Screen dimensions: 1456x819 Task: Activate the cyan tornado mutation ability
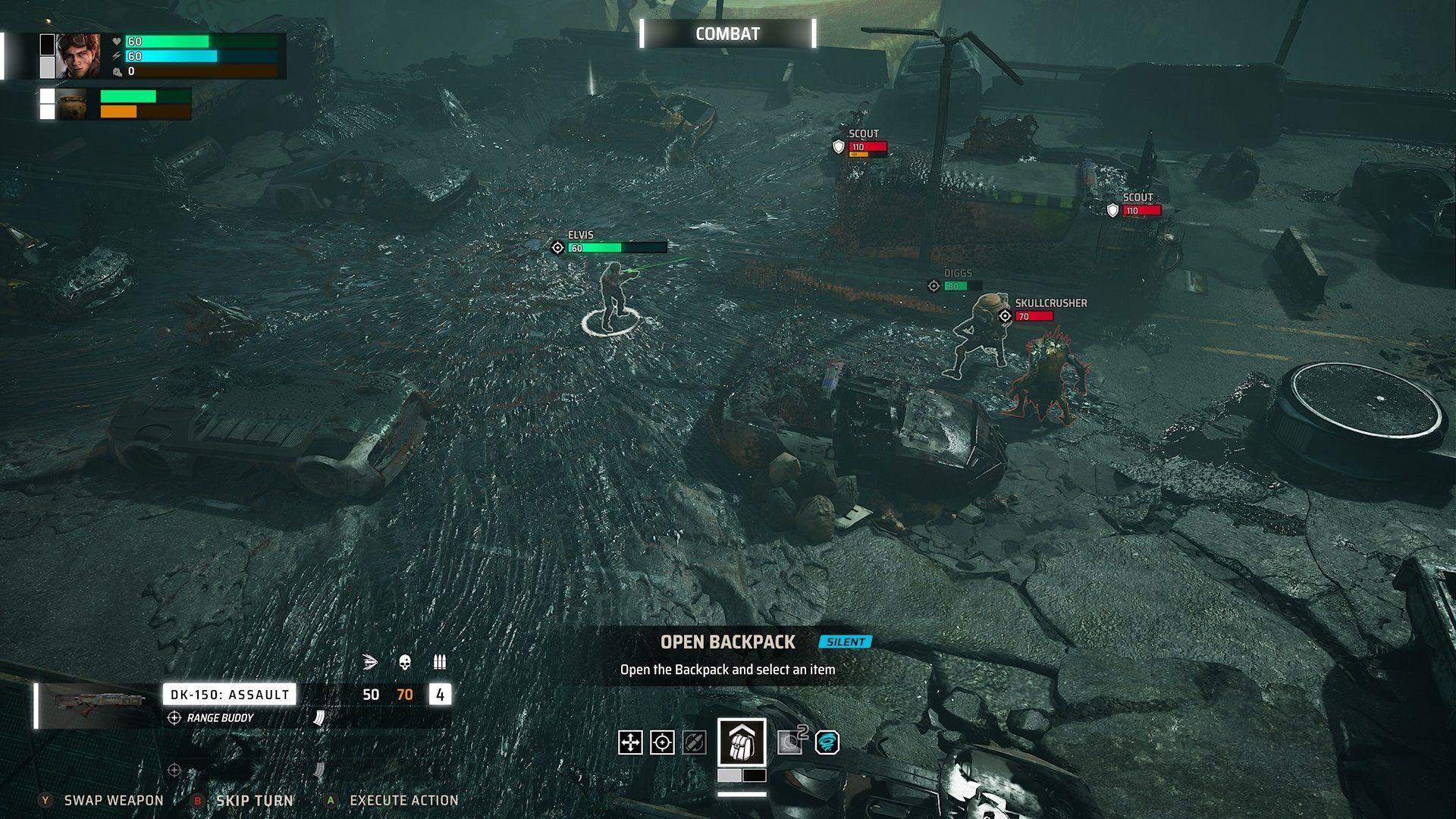click(827, 742)
